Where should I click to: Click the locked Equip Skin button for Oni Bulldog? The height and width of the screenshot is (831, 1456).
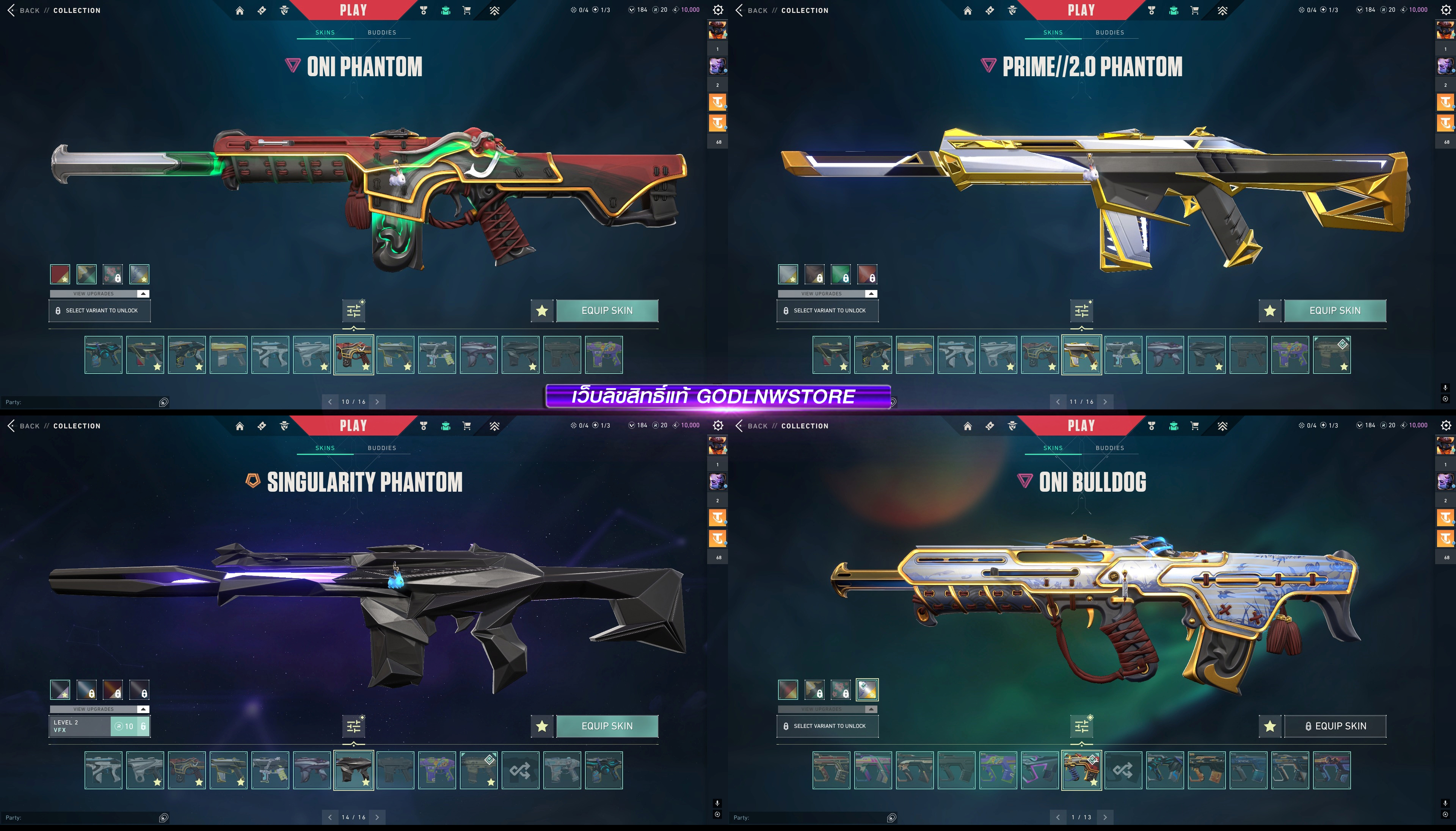1334,726
